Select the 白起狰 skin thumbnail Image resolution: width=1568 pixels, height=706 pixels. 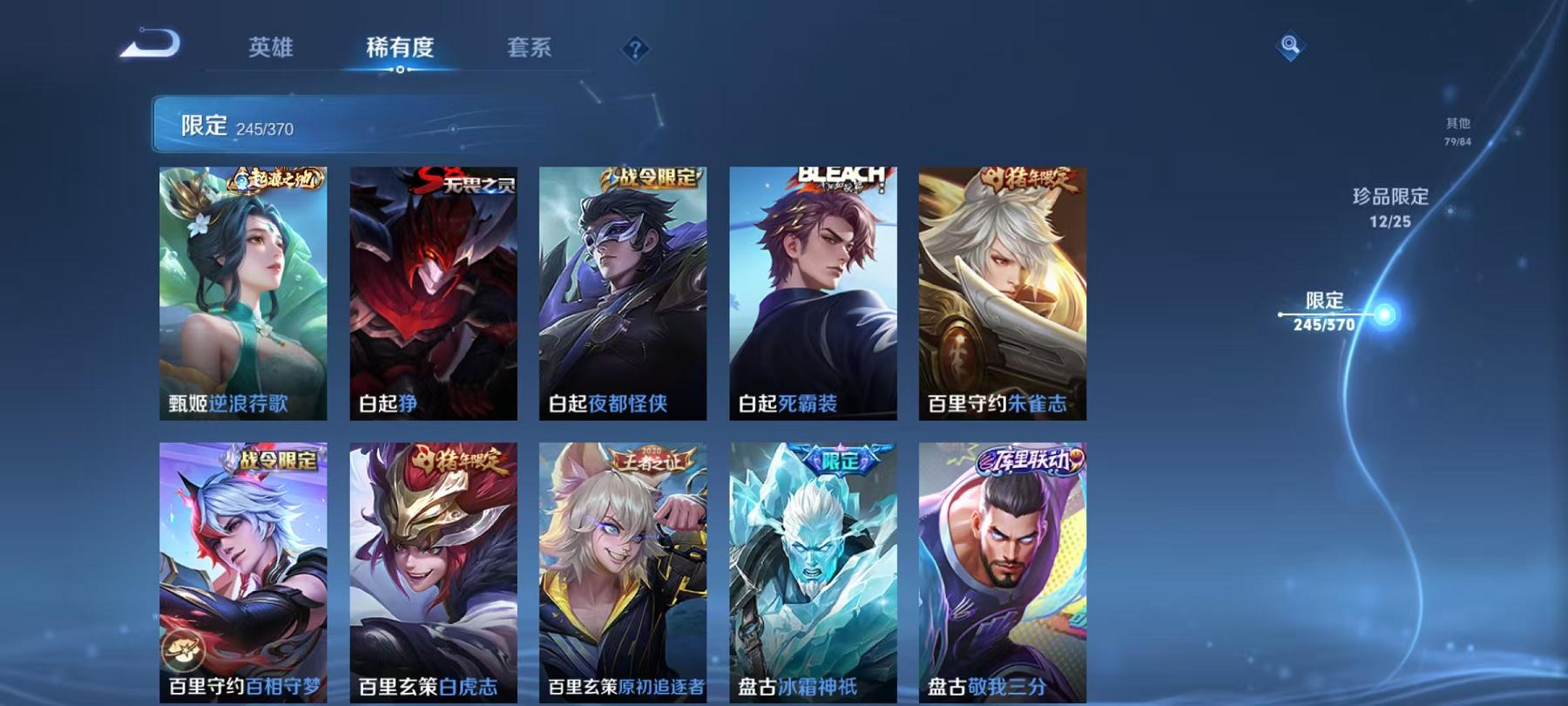[x=433, y=296]
